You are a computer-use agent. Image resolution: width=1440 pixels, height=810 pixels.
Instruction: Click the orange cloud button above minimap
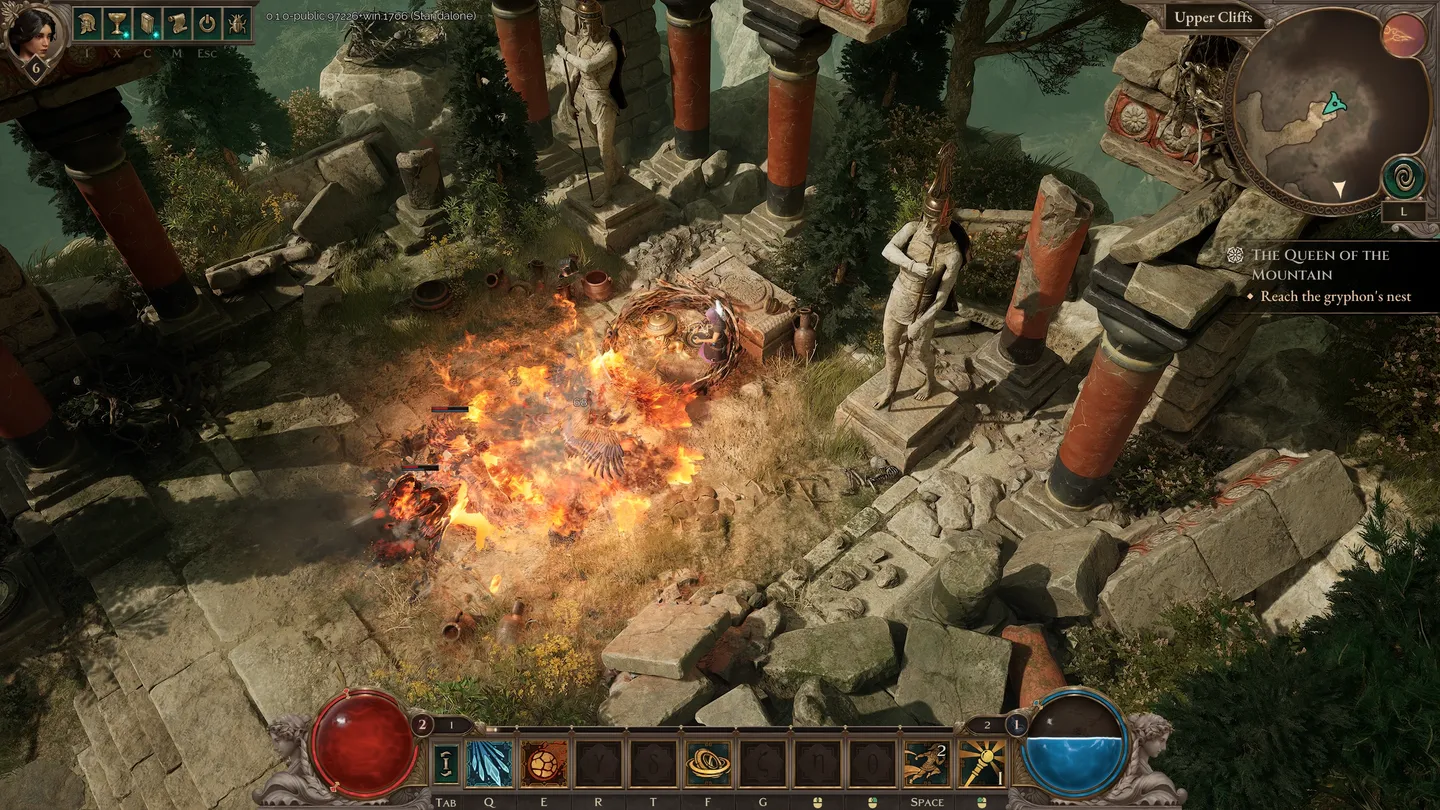(x=1403, y=36)
